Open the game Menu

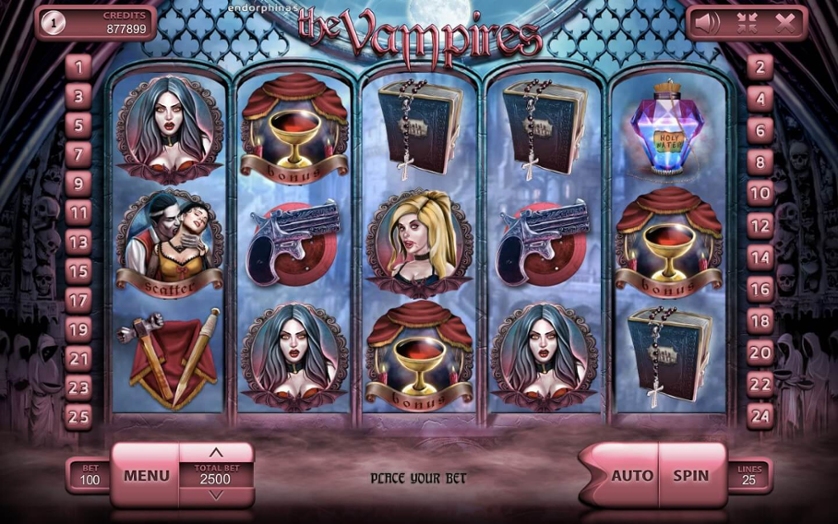146,476
